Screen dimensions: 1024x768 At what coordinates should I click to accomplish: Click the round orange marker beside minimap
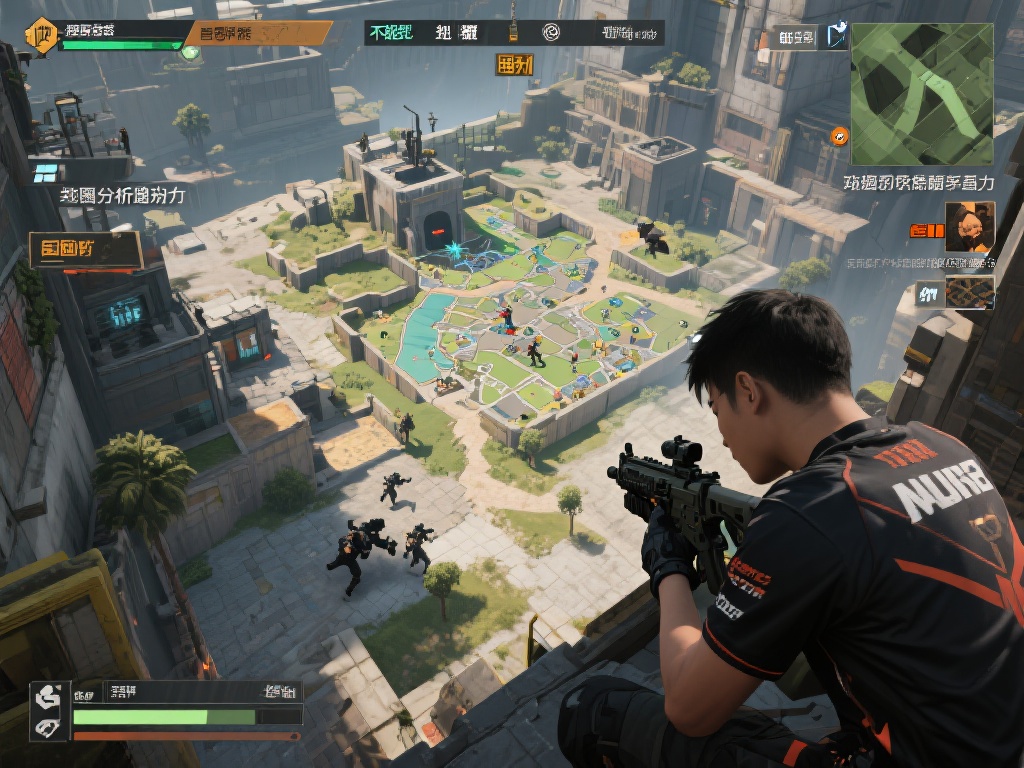click(x=839, y=135)
